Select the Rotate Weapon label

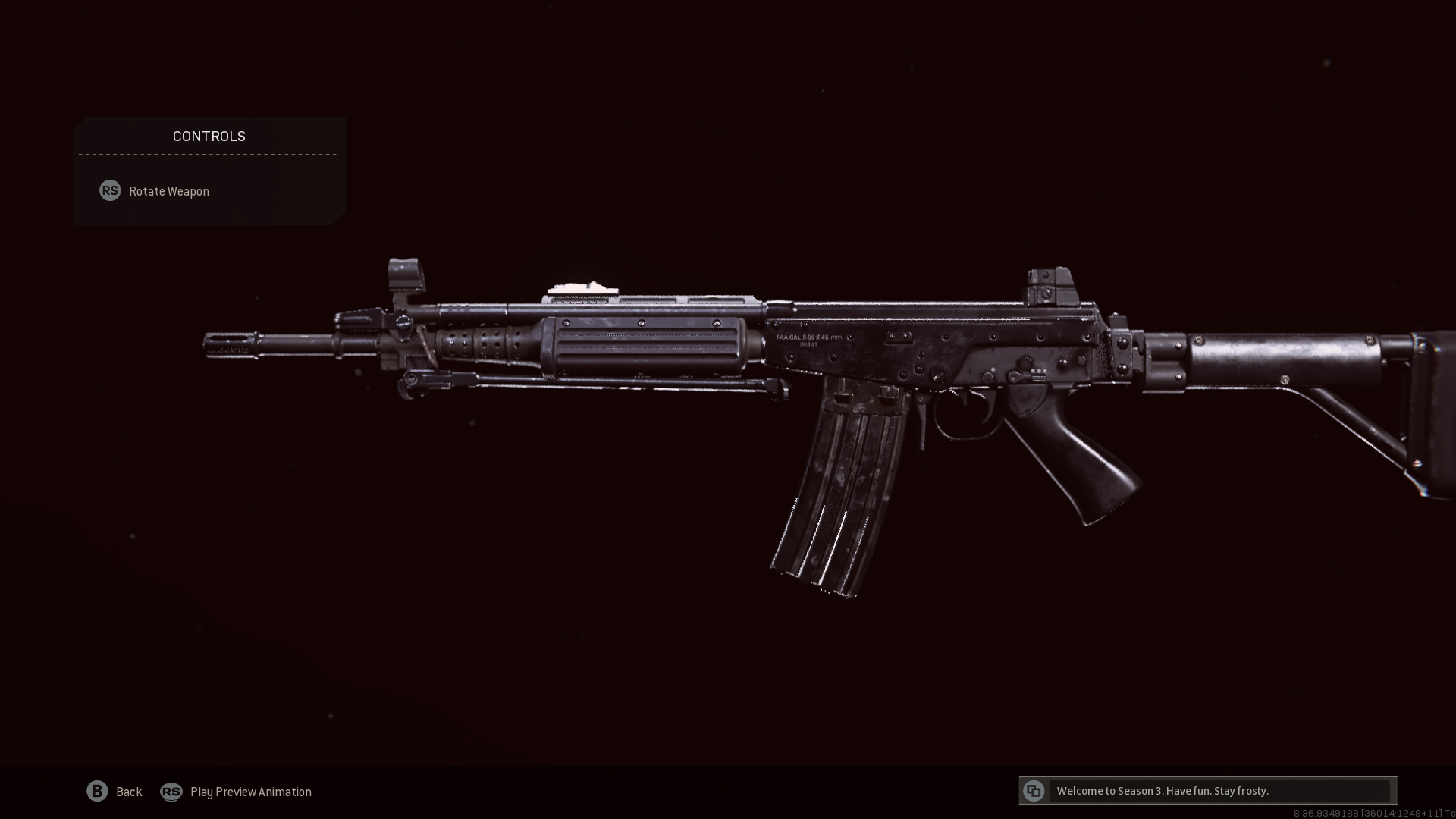pos(168,190)
